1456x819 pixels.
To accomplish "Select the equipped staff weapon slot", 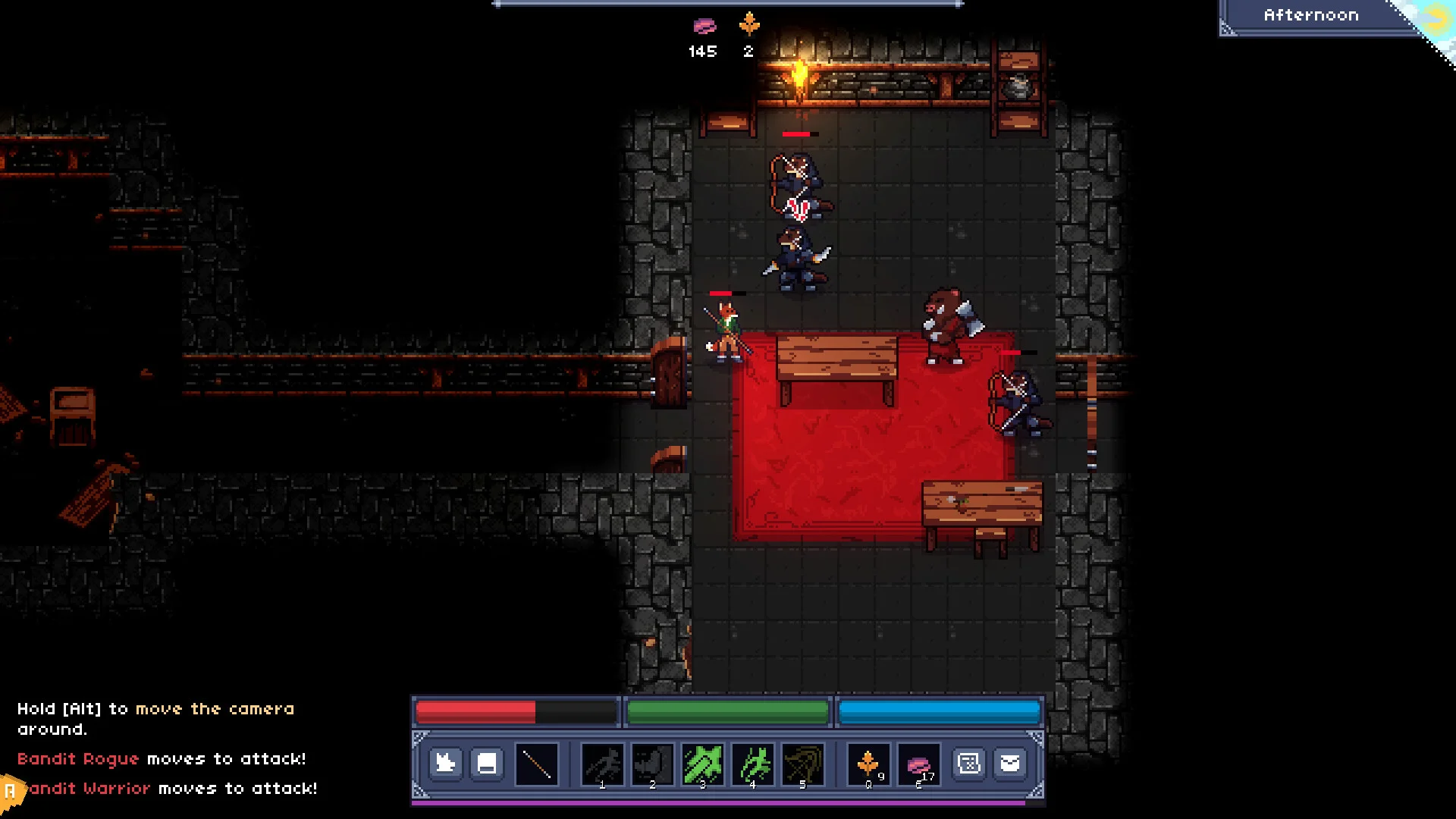I will (x=537, y=764).
